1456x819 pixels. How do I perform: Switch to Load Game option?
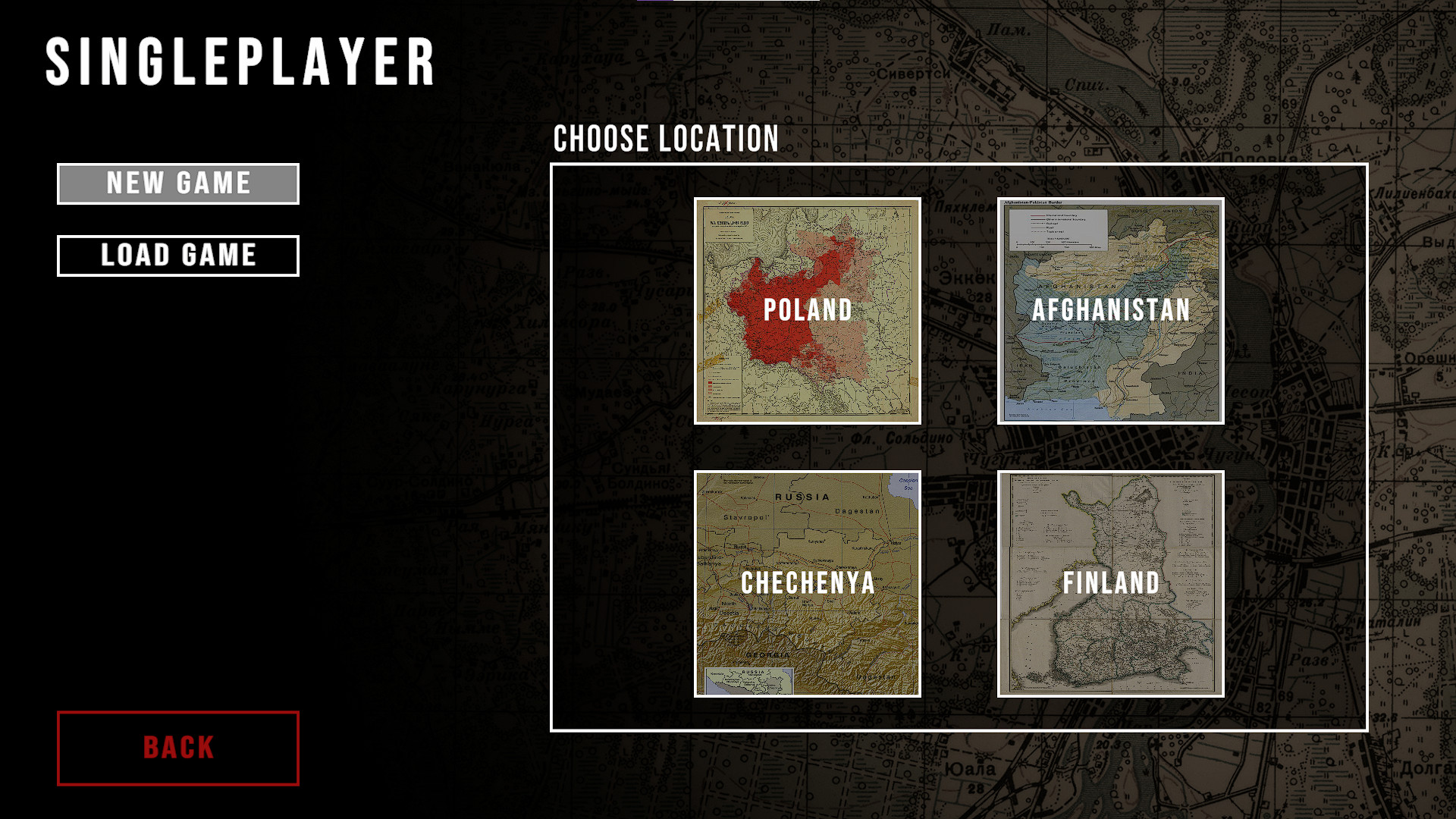click(177, 256)
